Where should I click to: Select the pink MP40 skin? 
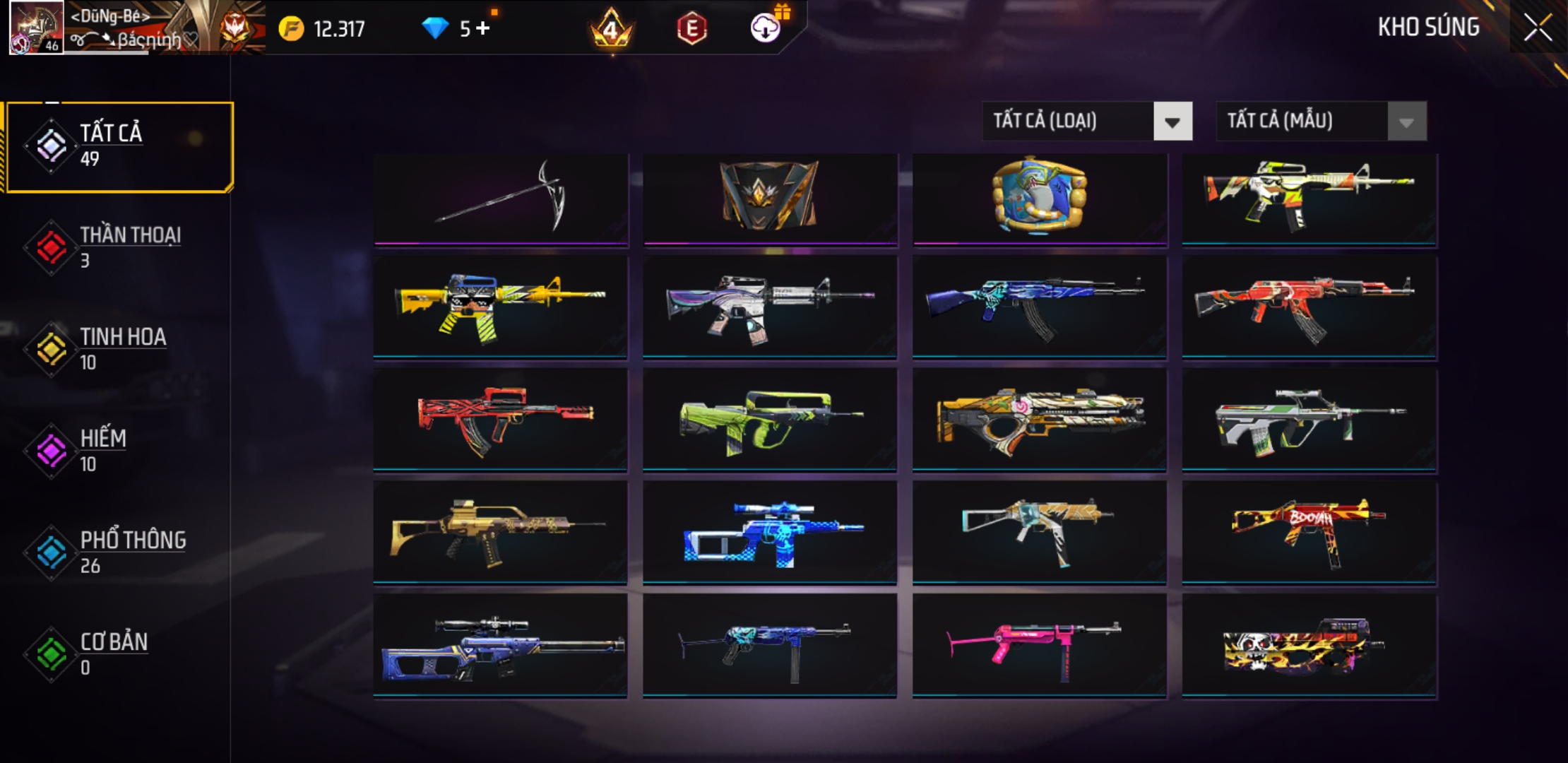[x=1040, y=645]
